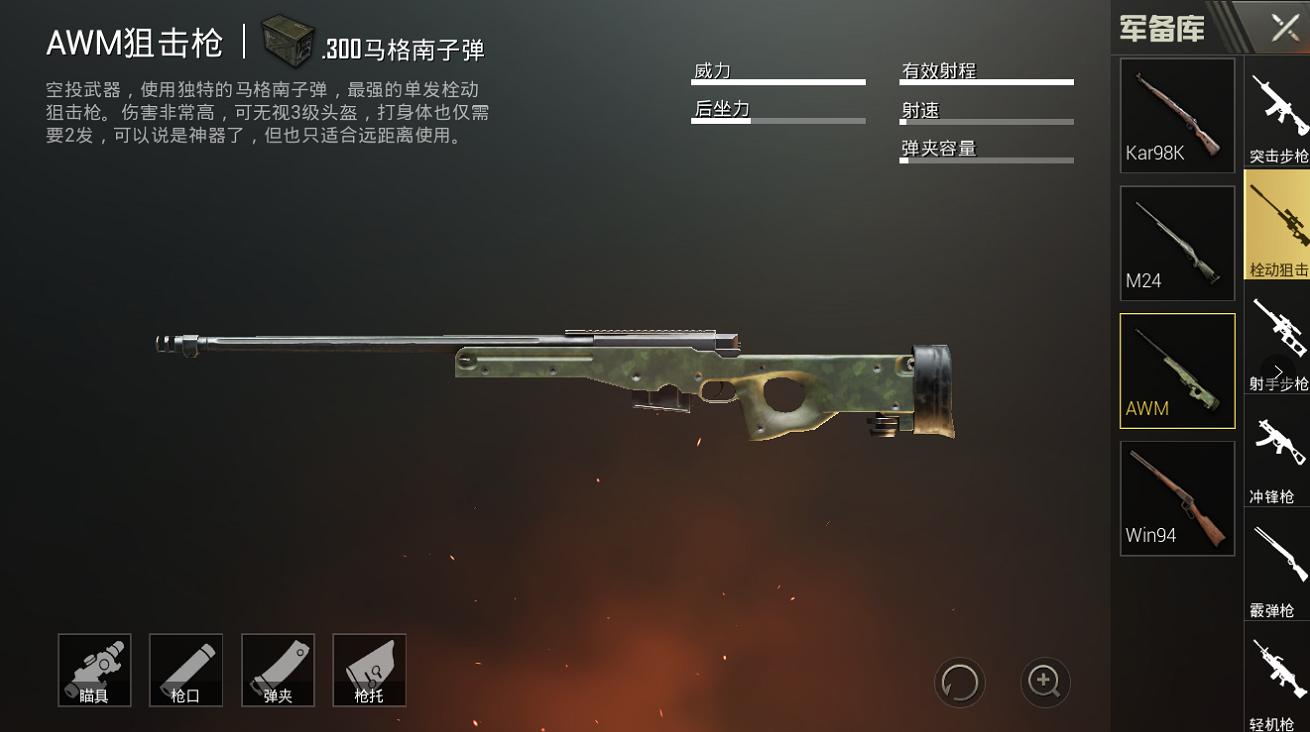Switch to the Kar98K weapon entry
The height and width of the screenshot is (732, 1310).
click(1177, 115)
